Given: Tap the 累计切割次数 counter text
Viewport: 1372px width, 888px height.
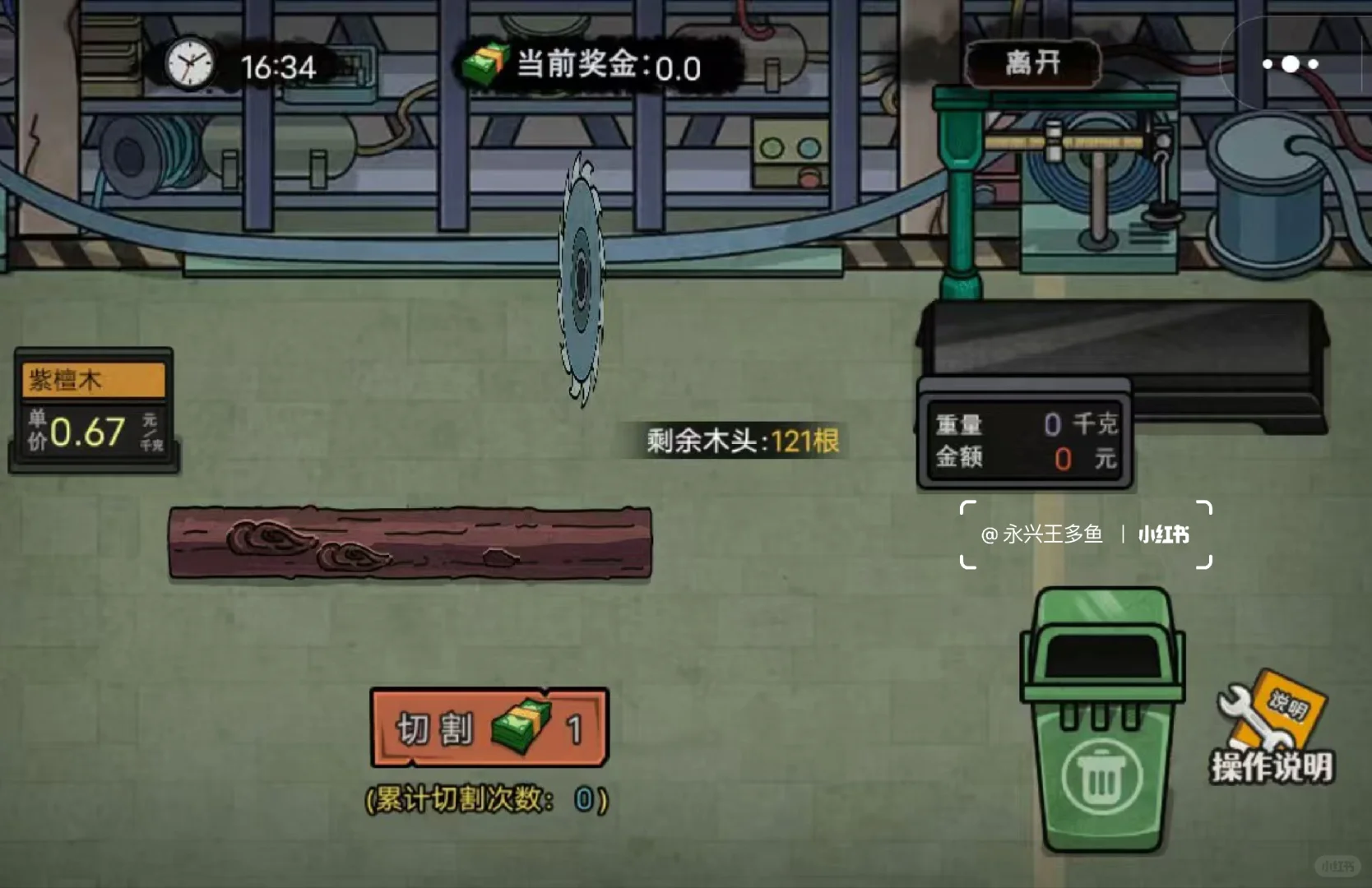Looking at the screenshot, I should pos(484,796).
